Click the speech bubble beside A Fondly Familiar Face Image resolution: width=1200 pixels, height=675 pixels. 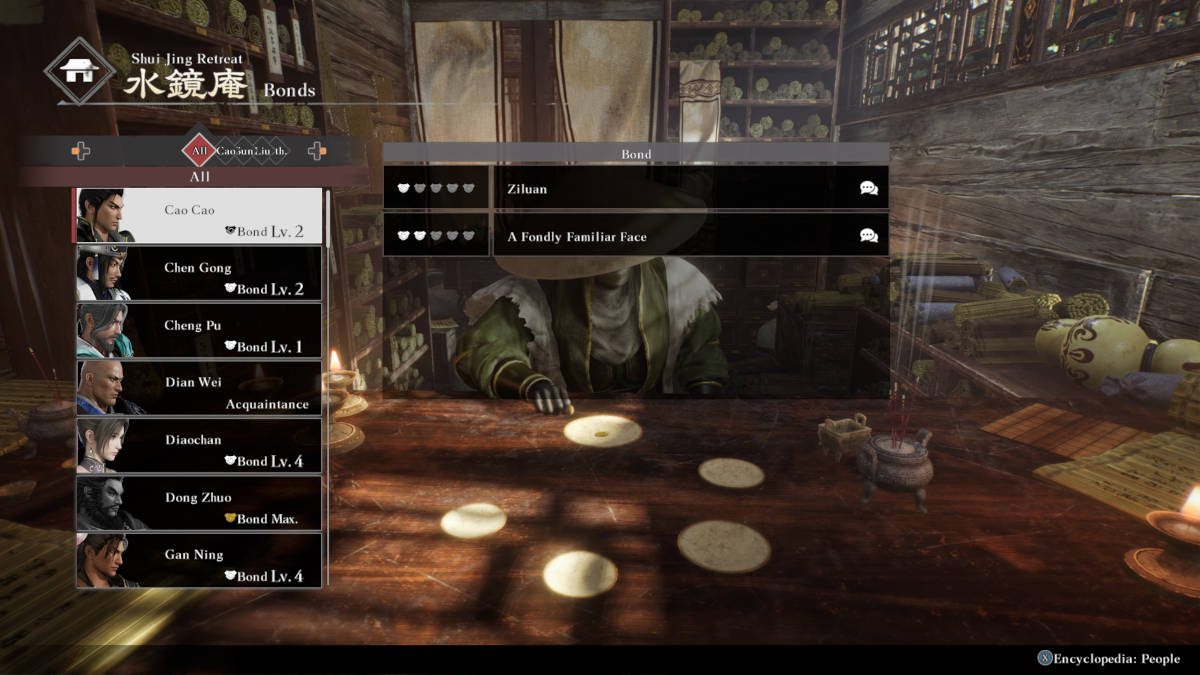868,237
